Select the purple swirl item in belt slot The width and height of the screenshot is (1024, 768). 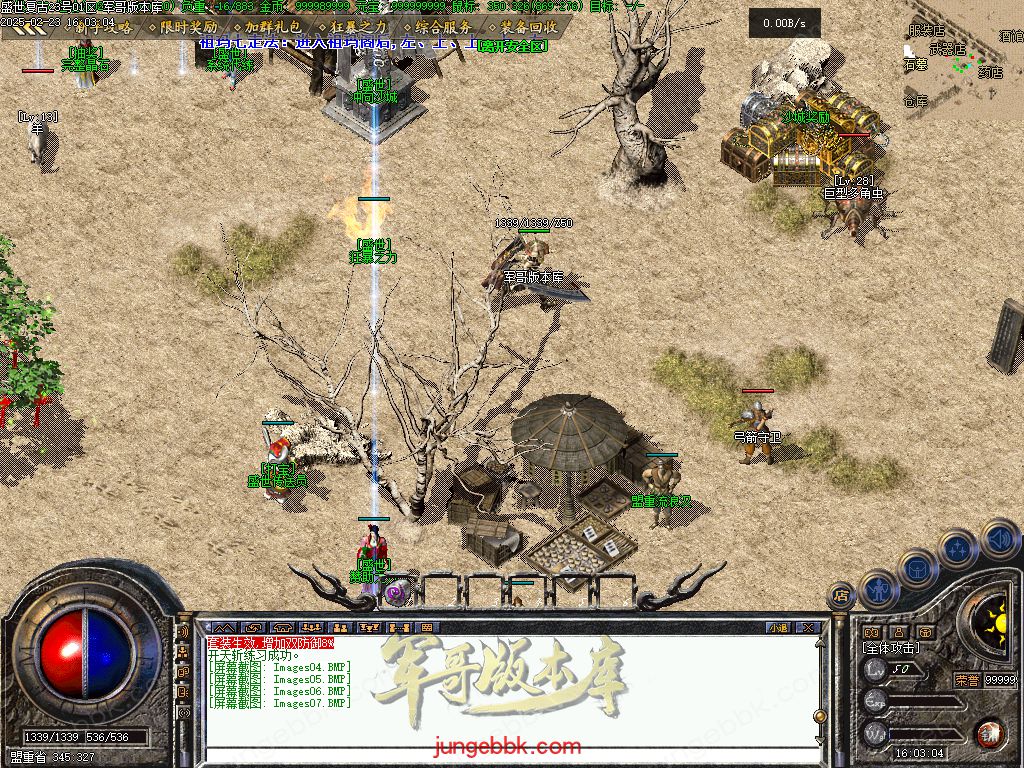click(397, 593)
